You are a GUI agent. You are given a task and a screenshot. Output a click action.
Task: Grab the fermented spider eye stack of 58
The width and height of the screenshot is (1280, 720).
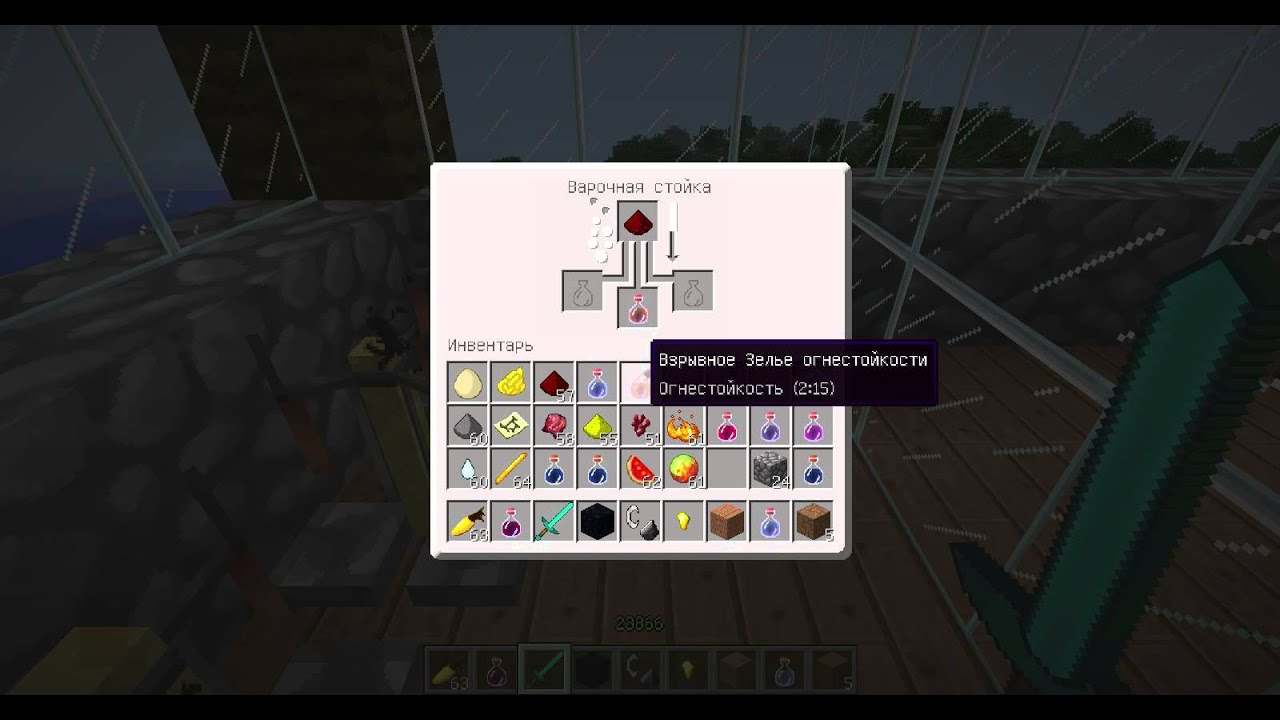point(553,425)
